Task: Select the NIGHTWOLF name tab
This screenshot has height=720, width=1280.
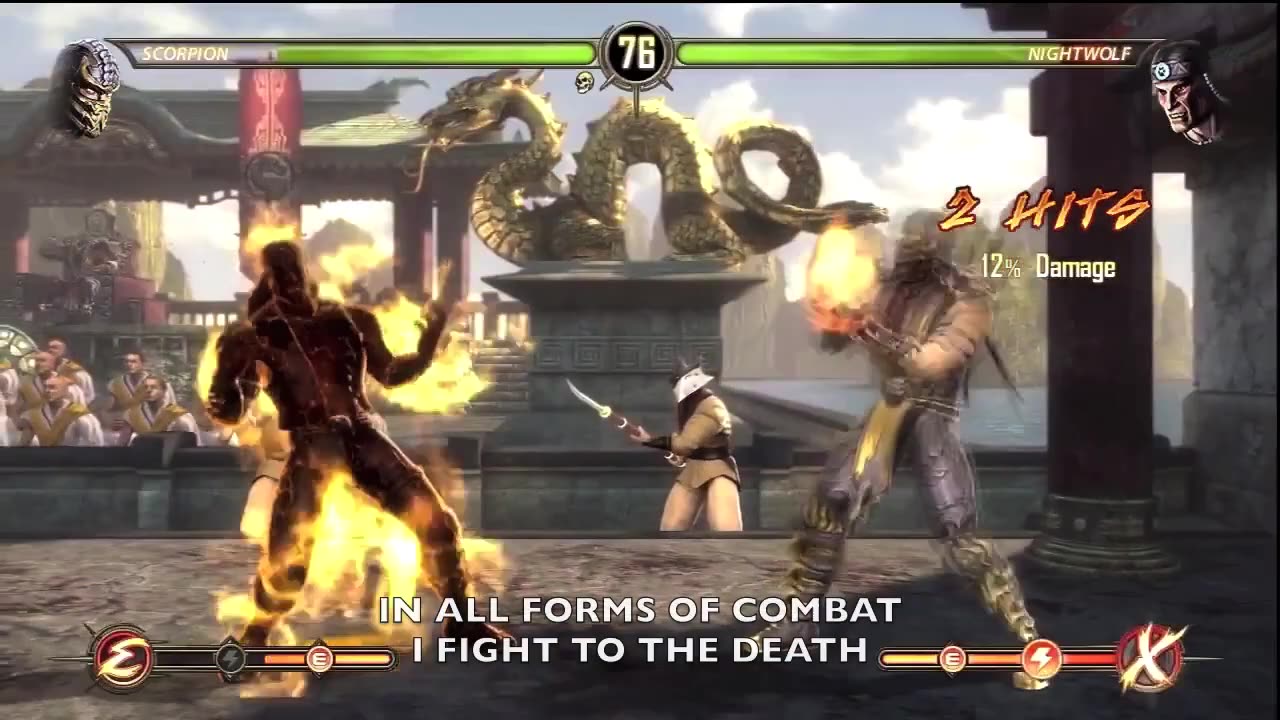Action: (1078, 55)
